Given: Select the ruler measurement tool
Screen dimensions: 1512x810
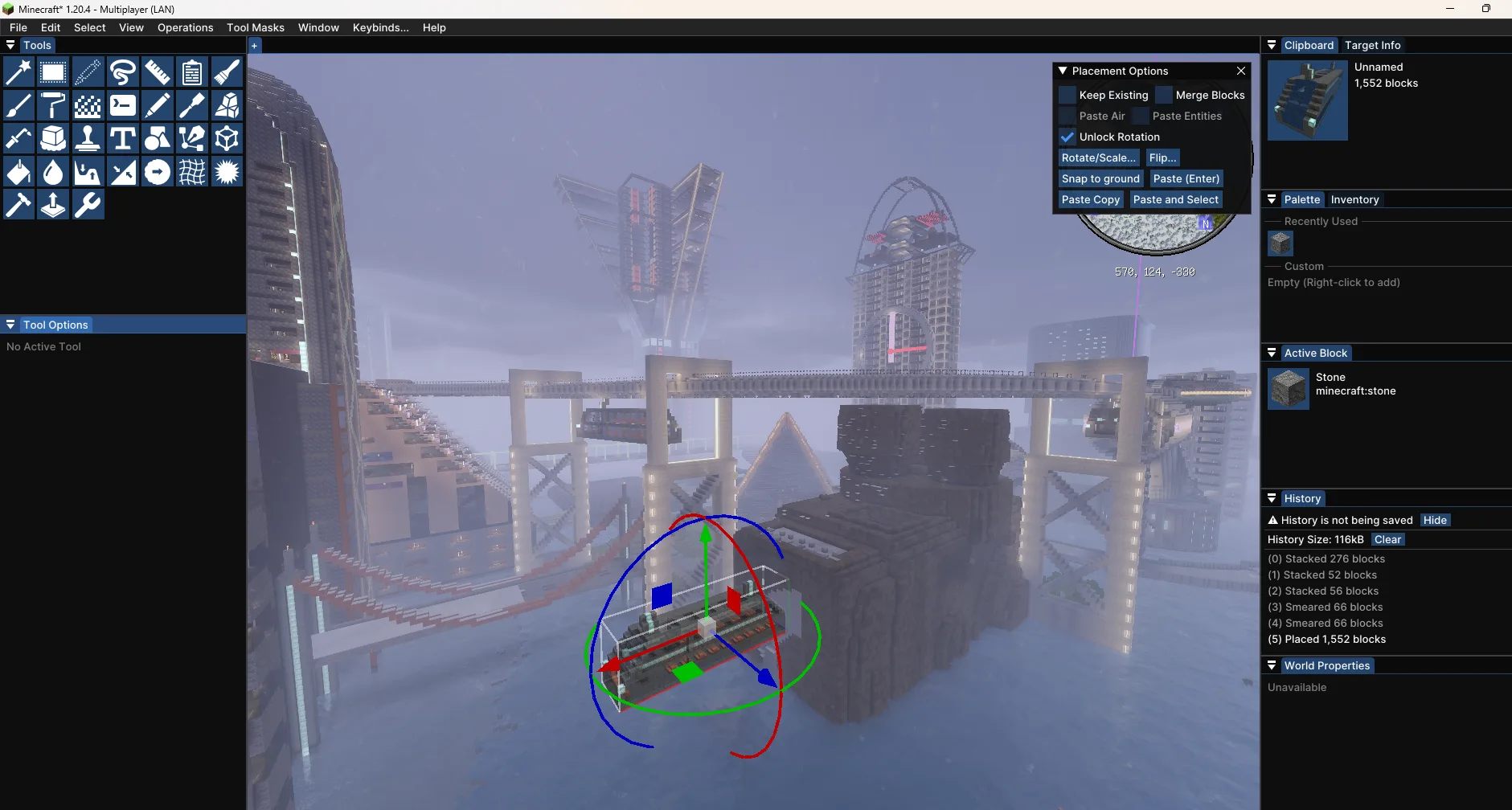Looking at the screenshot, I should (157, 72).
